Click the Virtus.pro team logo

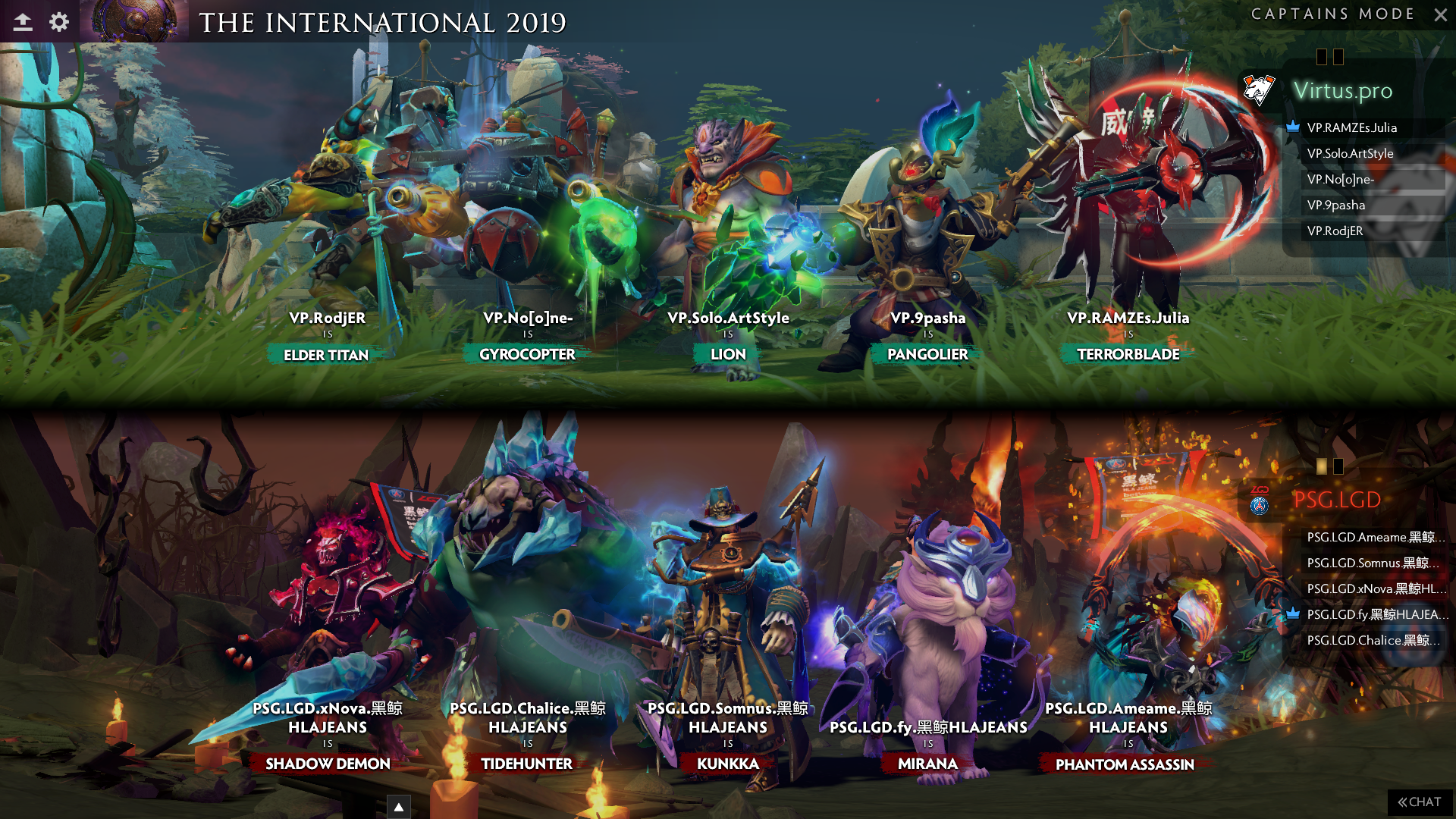point(1259,90)
